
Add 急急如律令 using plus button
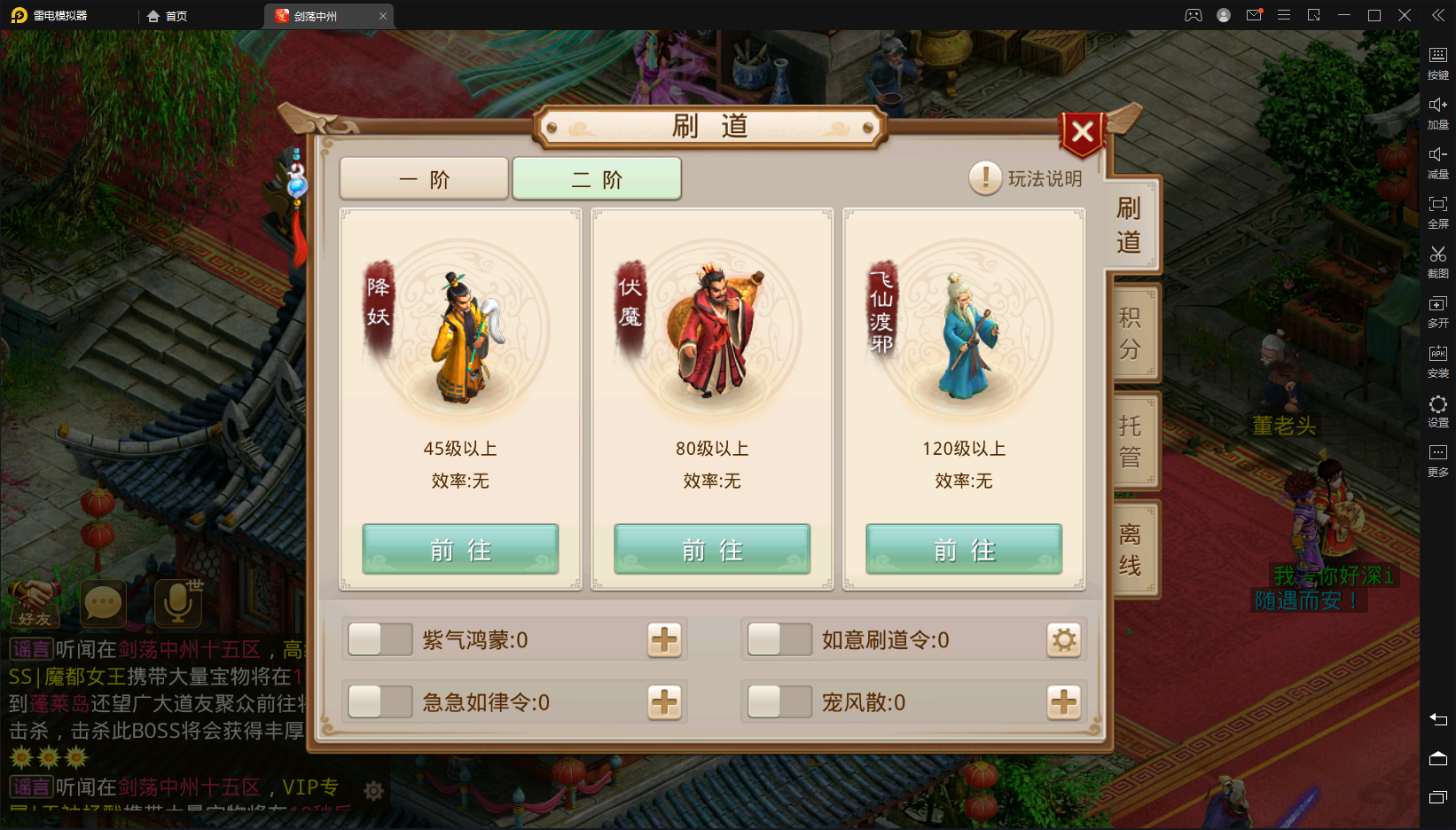(x=664, y=702)
